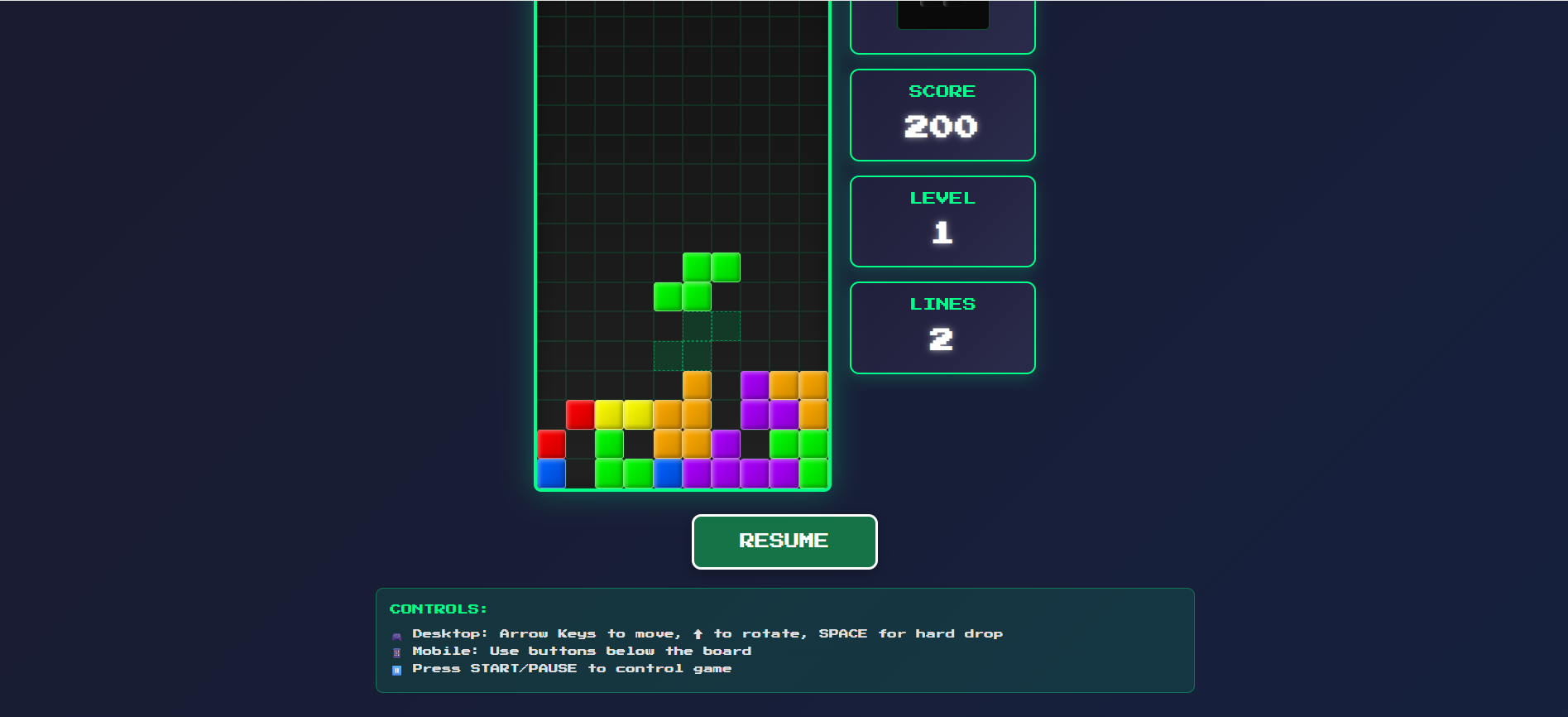Viewport: 1568px width, 717px height.
Task: Click the Tetris playfield grid area
Action: tap(682, 166)
